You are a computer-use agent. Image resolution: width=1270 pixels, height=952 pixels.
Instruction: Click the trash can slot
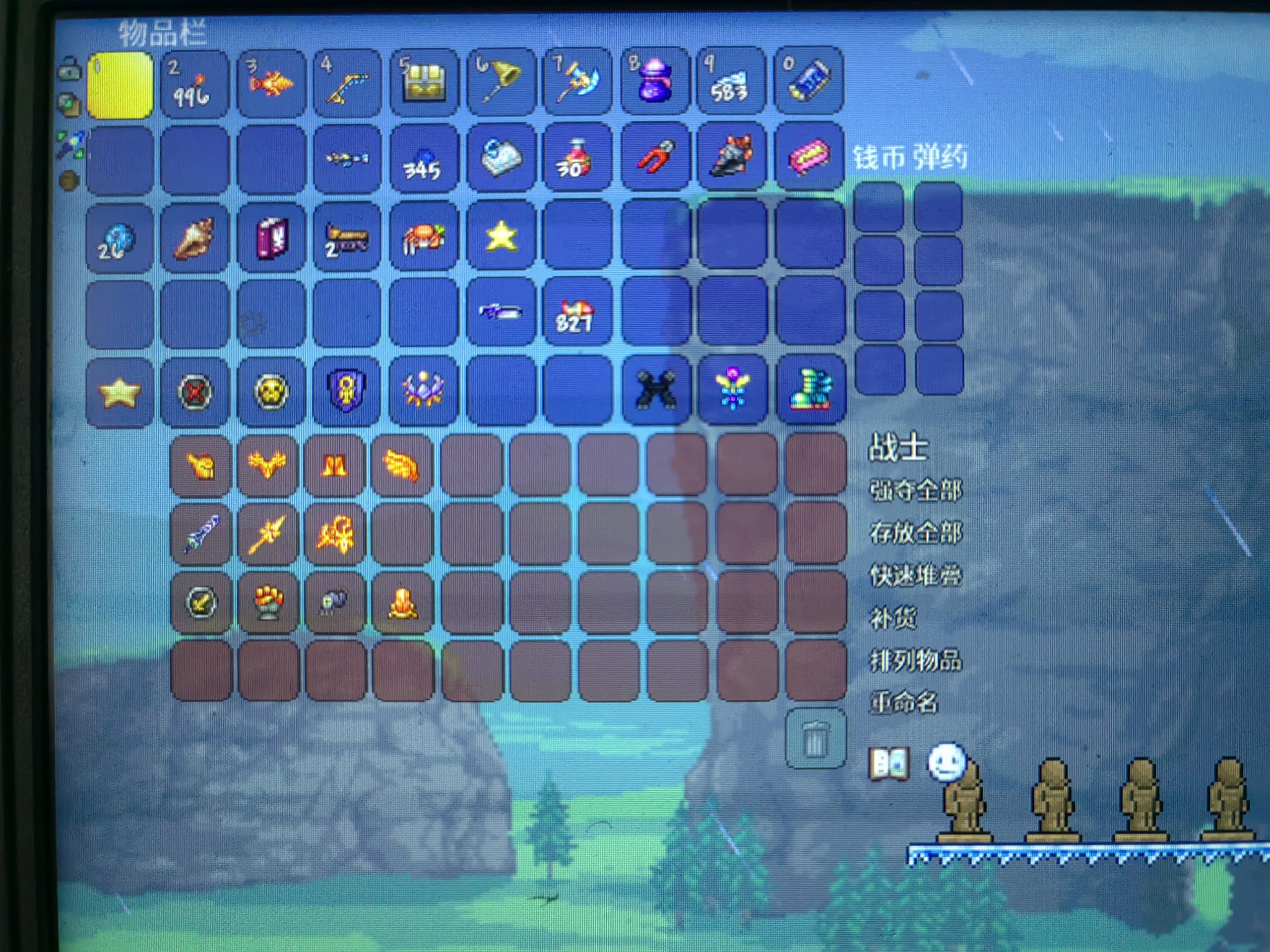pos(815,738)
